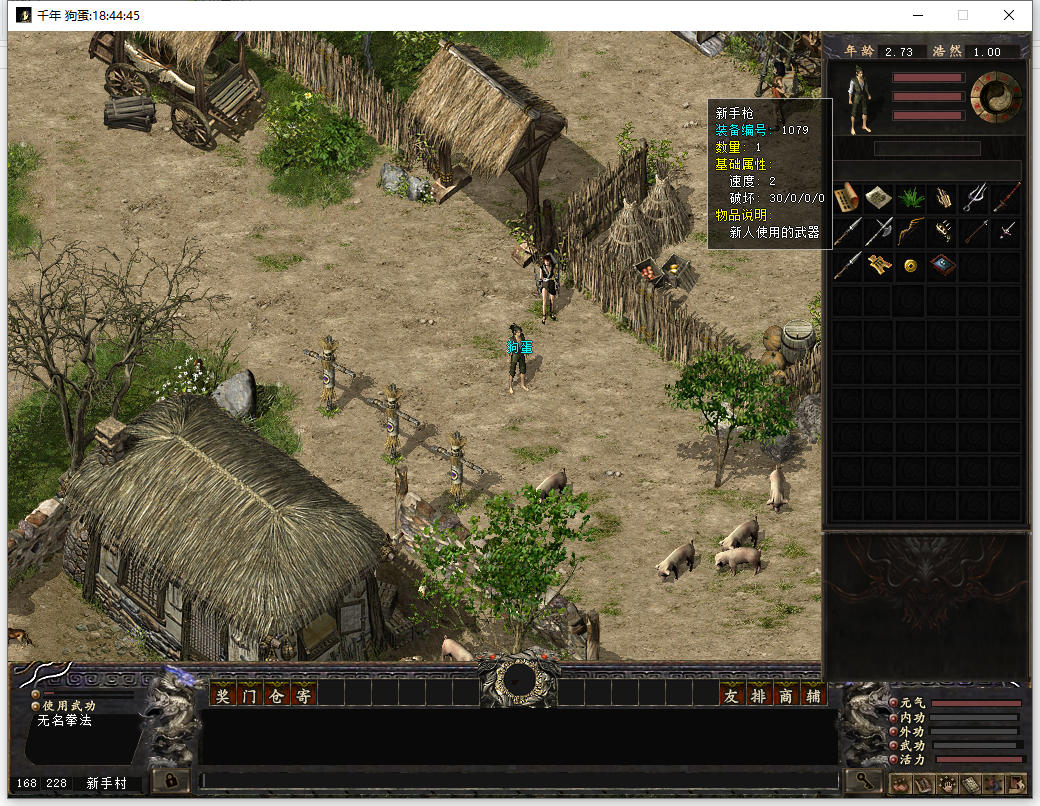
Task: Select the halberd axe weapon slot
Action: (x=879, y=232)
